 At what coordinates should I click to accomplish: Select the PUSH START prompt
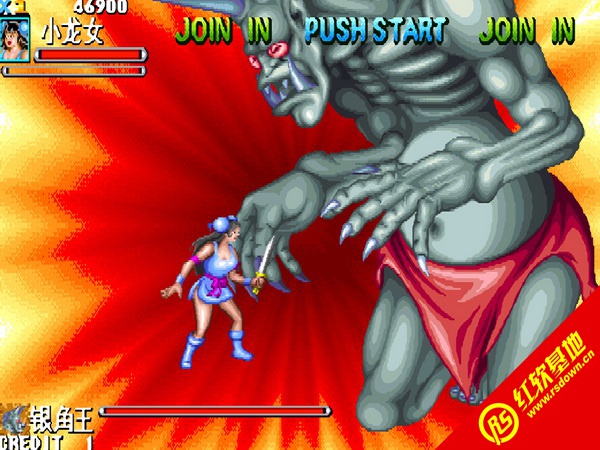pyautogui.click(x=375, y=30)
